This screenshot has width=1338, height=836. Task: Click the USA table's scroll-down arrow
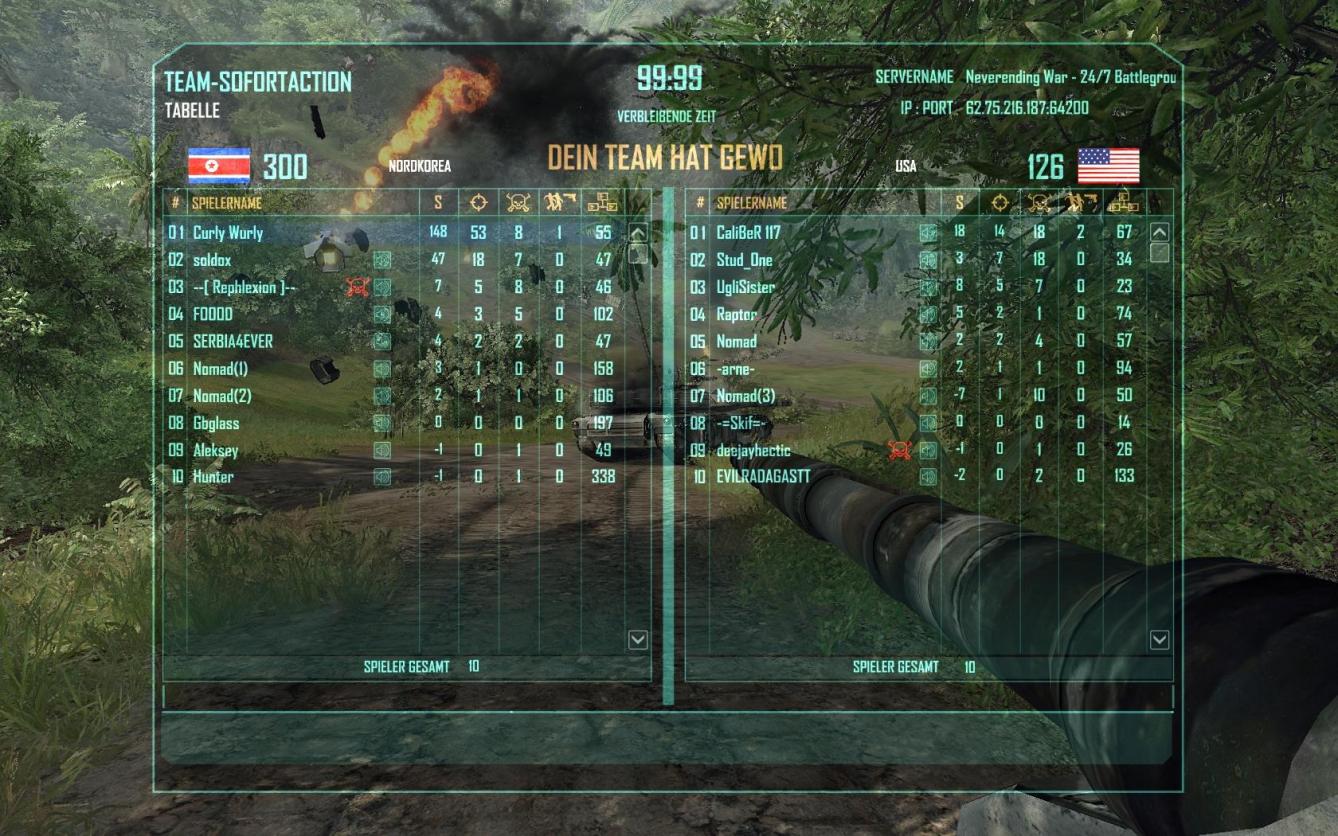pos(1159,640)
